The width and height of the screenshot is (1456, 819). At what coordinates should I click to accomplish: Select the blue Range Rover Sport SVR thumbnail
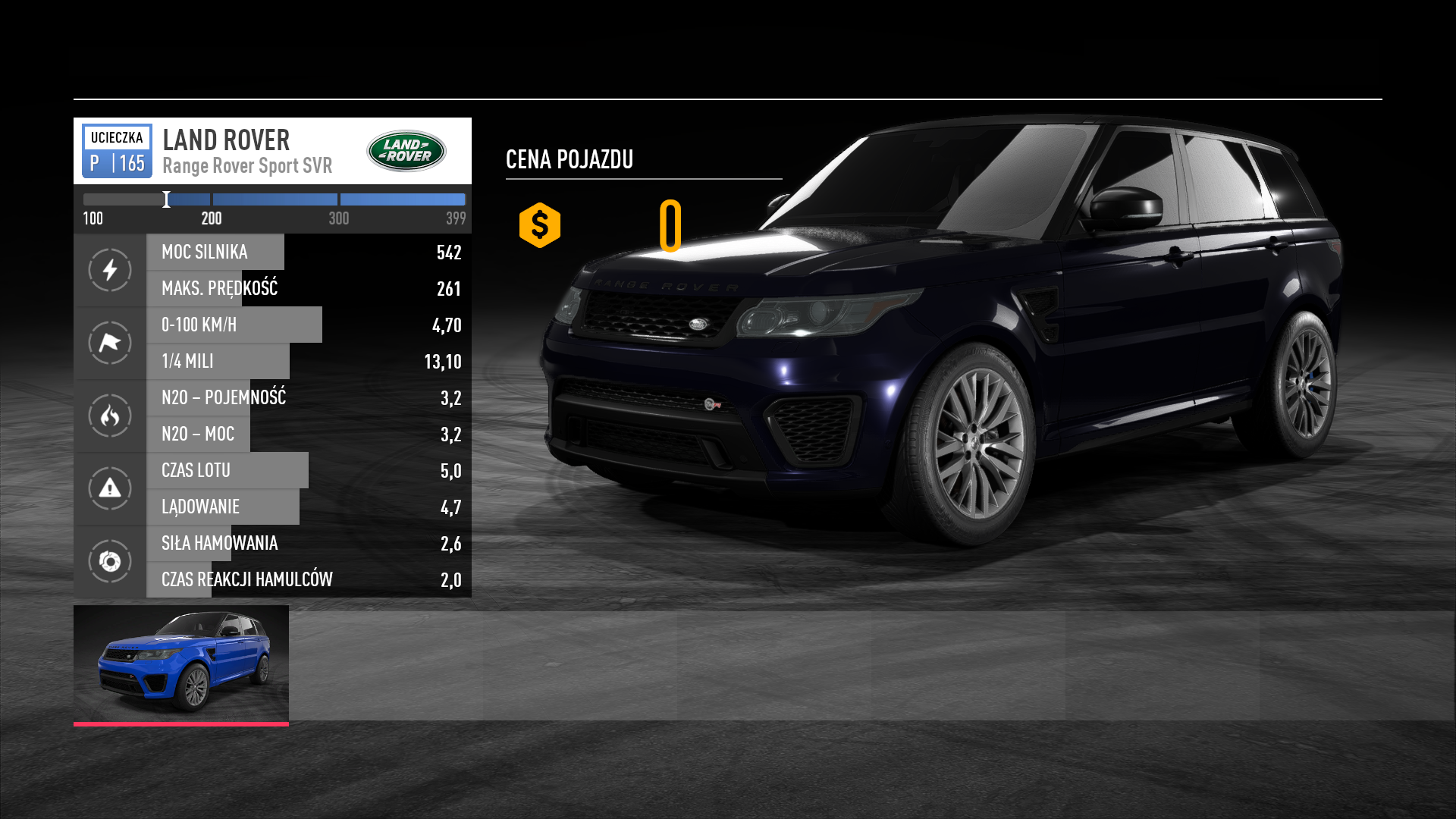(x=181, y=664)
